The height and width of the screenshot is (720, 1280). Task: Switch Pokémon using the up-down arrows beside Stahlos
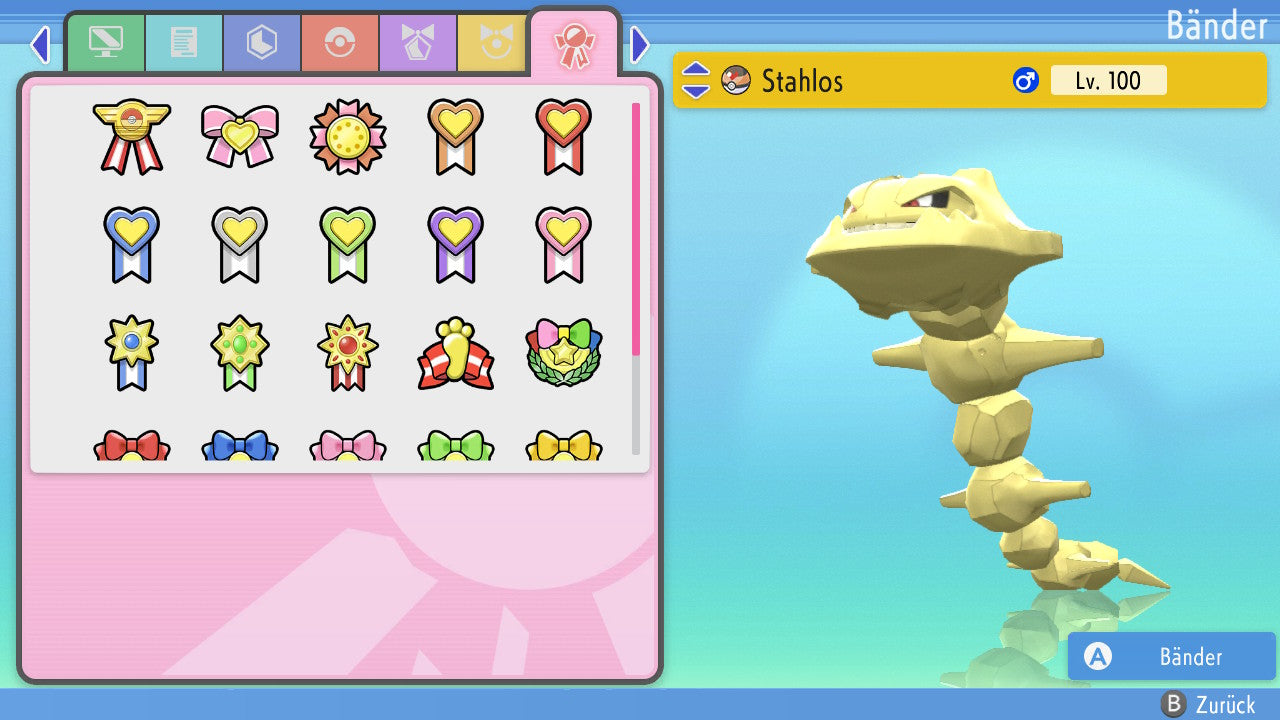pyautogui.click(x=696, y=80)
